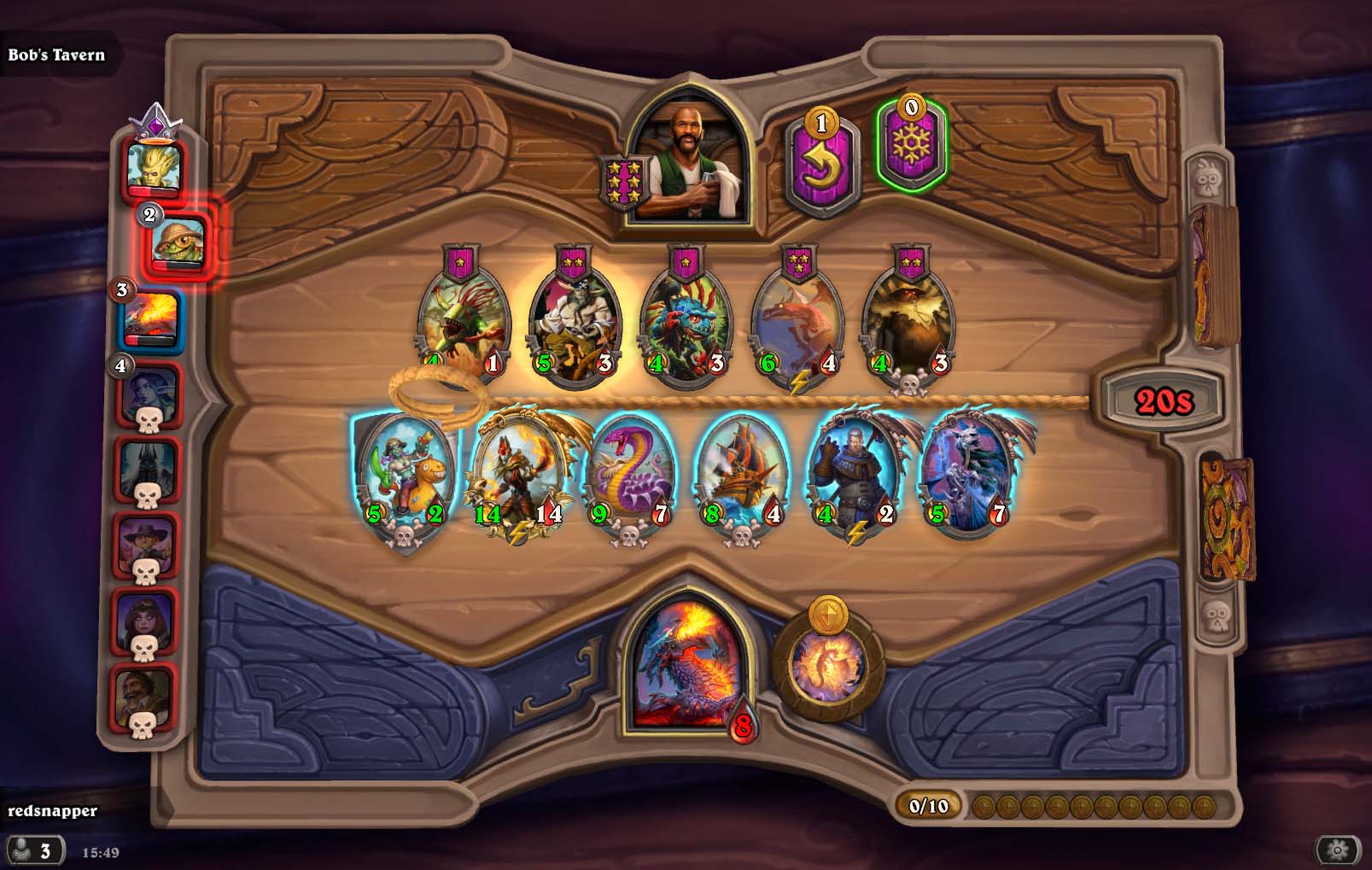
Task: Select the purple serpent 9/7 minion
Action: (632, 474)
